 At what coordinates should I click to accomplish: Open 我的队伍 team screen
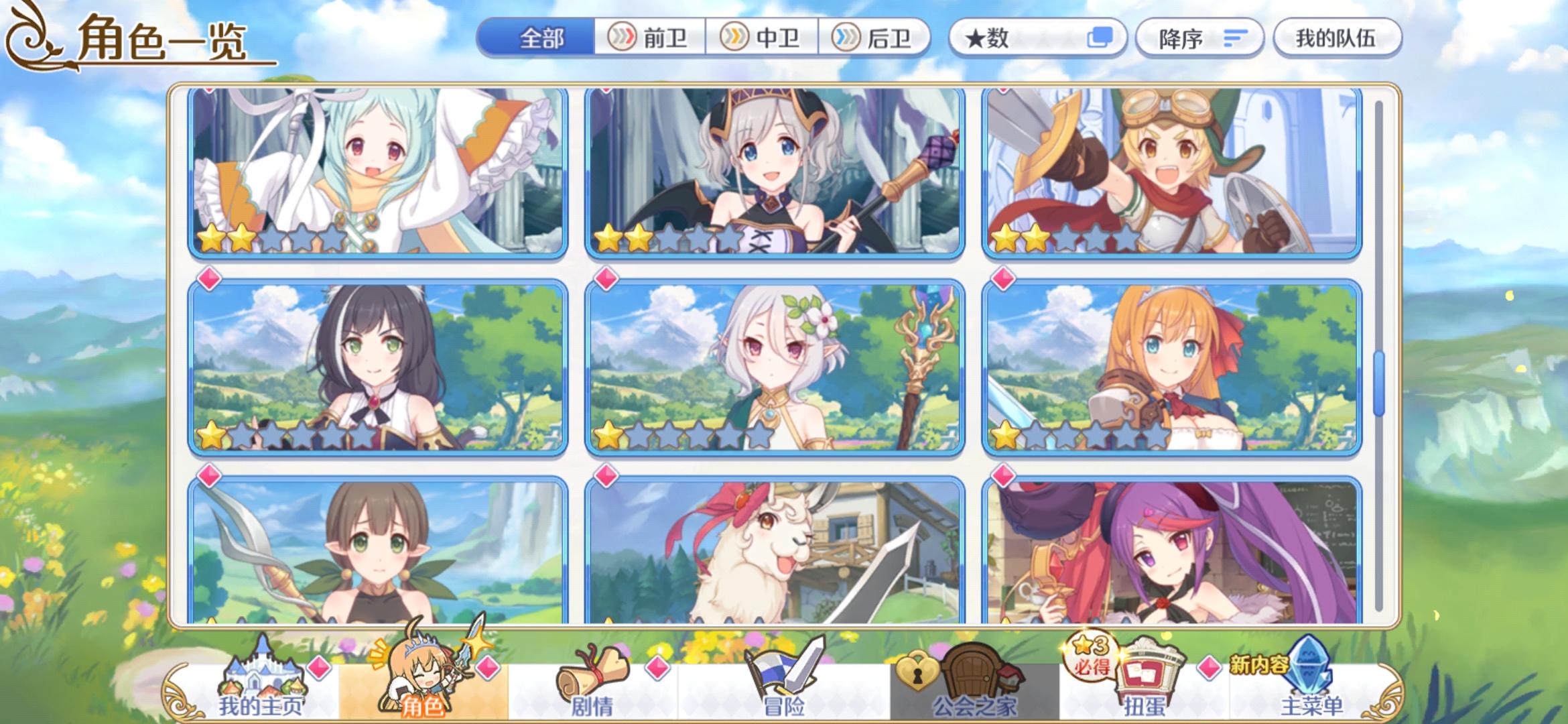point(1336,38)
